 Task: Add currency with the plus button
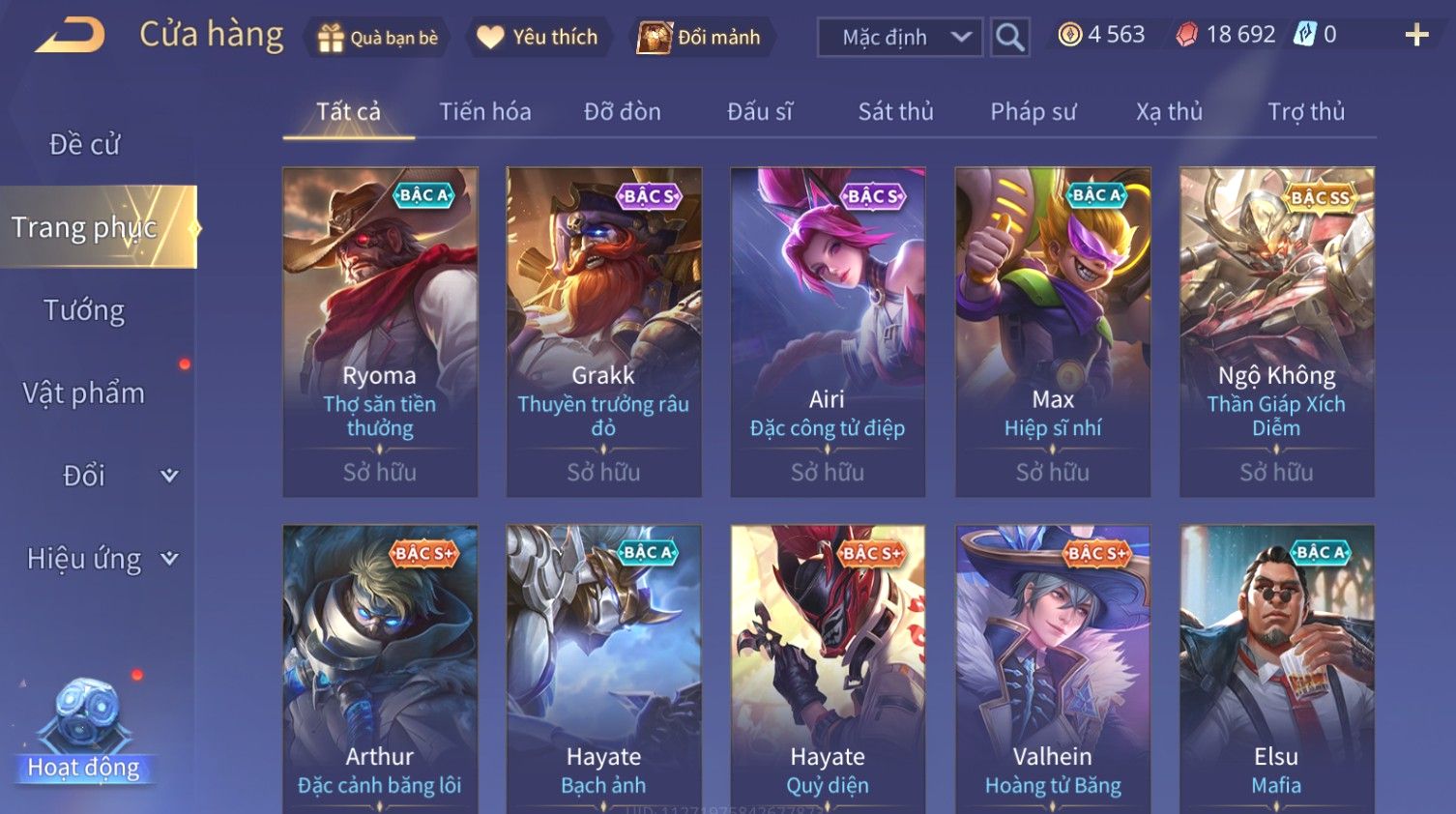[1416, 36]
